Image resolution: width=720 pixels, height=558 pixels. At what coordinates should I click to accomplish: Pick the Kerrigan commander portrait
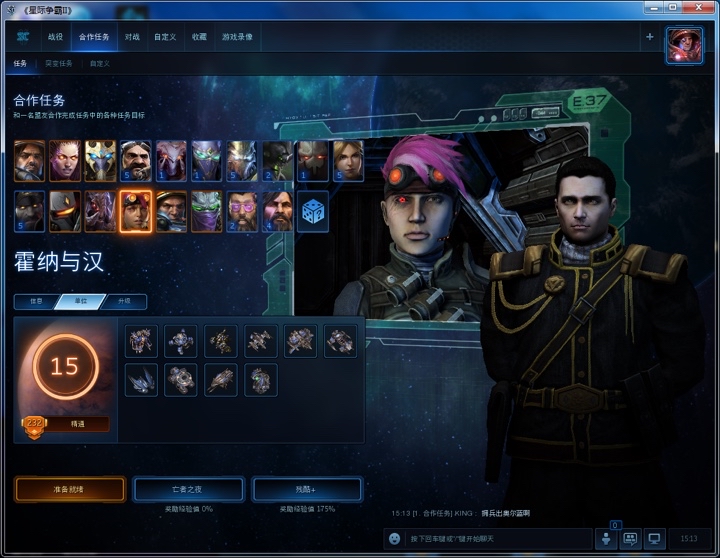(65, 160)
